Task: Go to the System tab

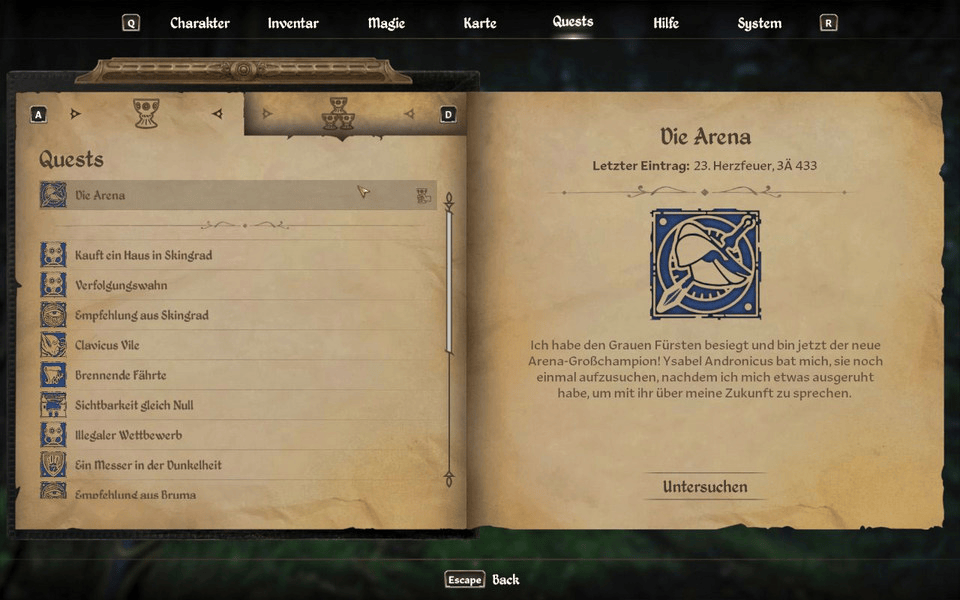Action: coord(759,23)
